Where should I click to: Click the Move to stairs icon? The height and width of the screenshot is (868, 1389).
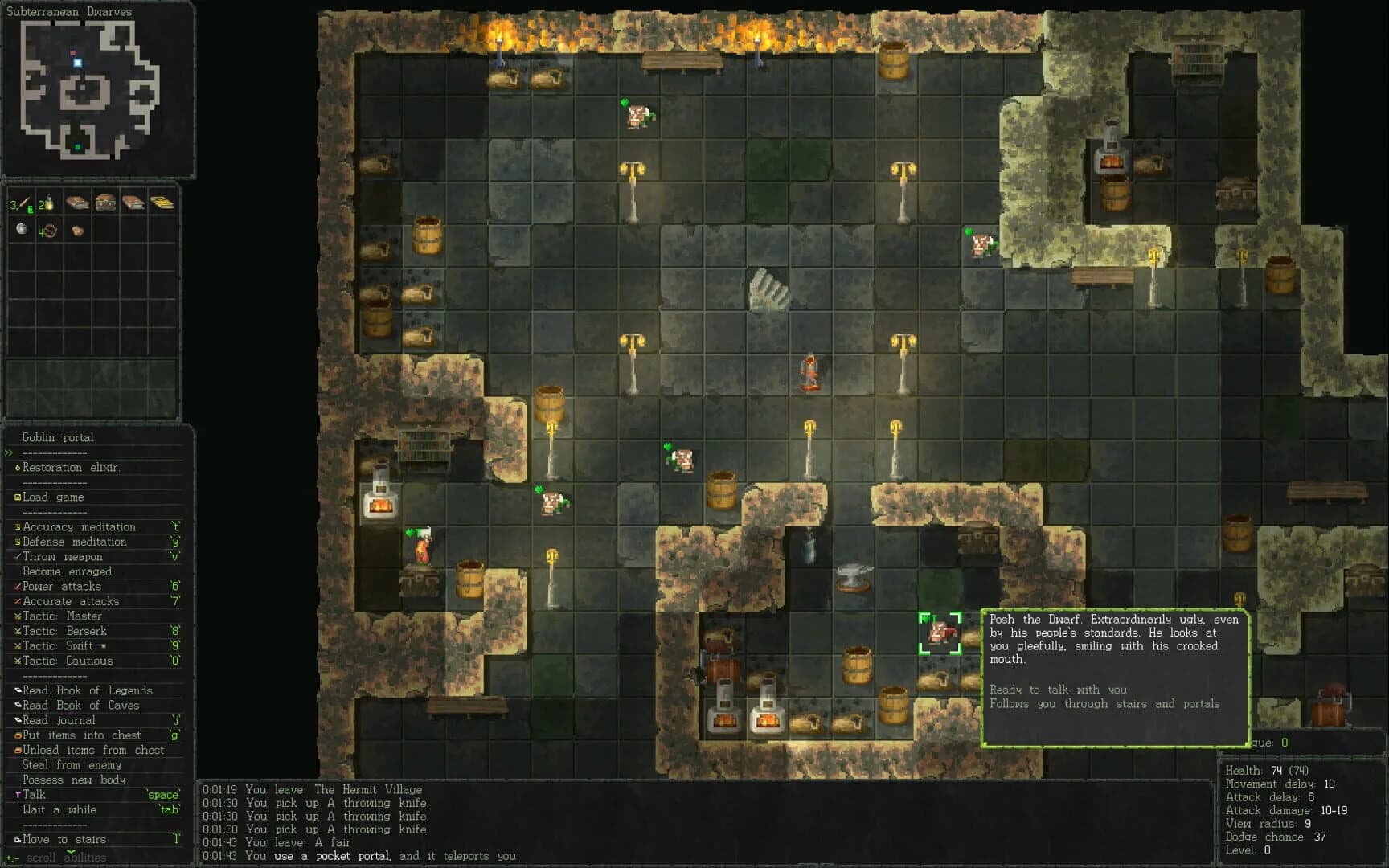18,839
